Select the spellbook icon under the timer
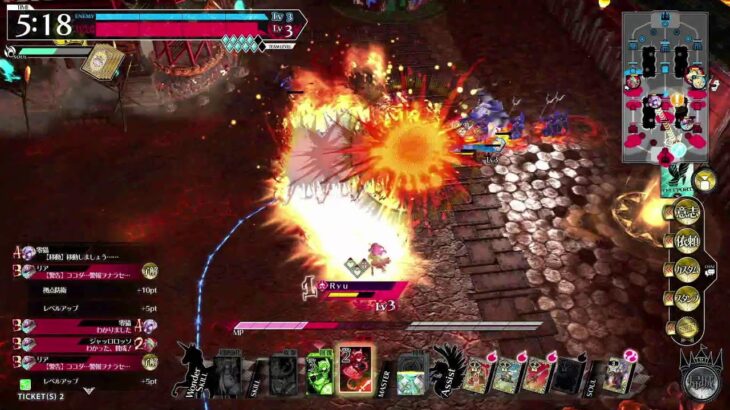 coord(98,62)
